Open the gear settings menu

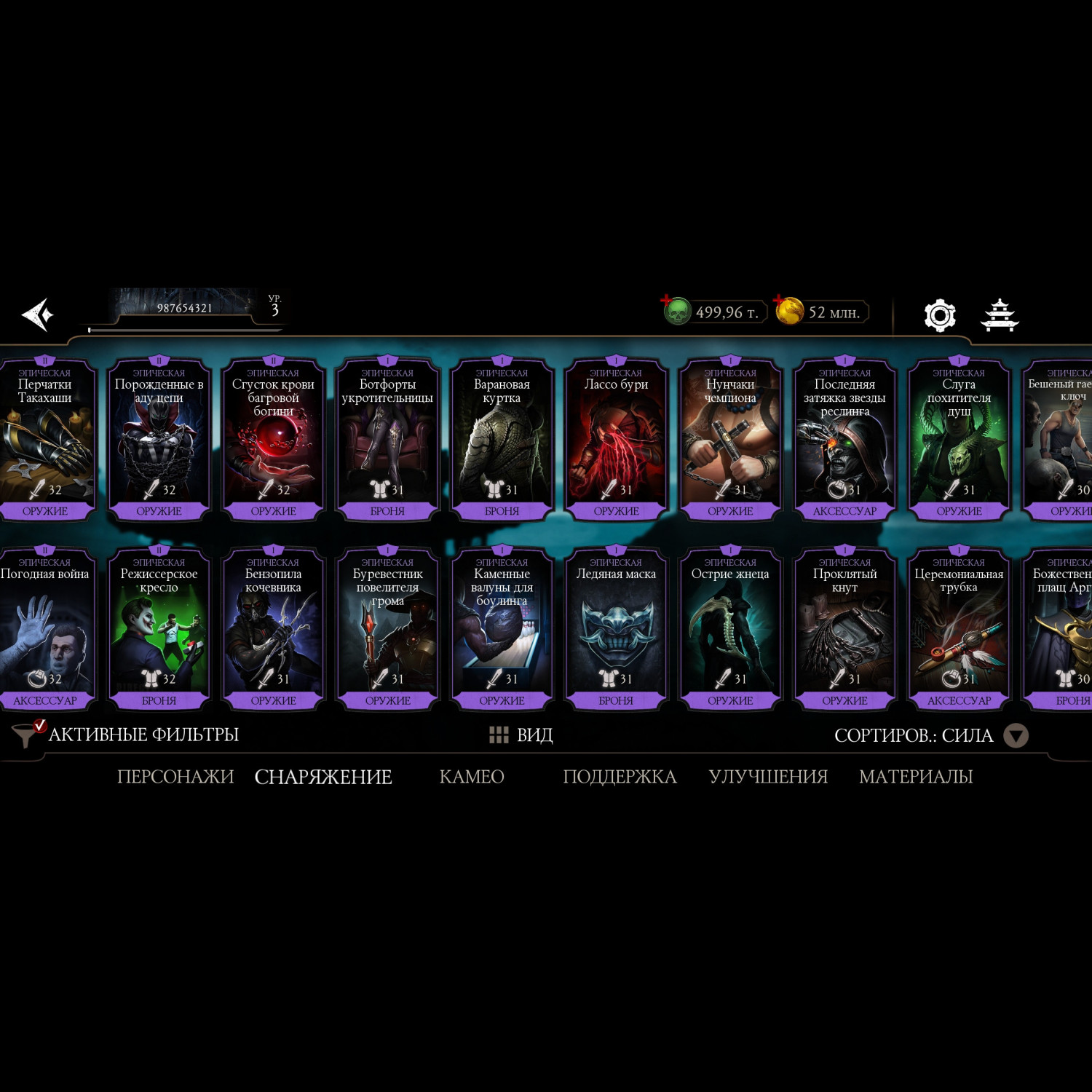pyautogui.click(x=939, y=315)
